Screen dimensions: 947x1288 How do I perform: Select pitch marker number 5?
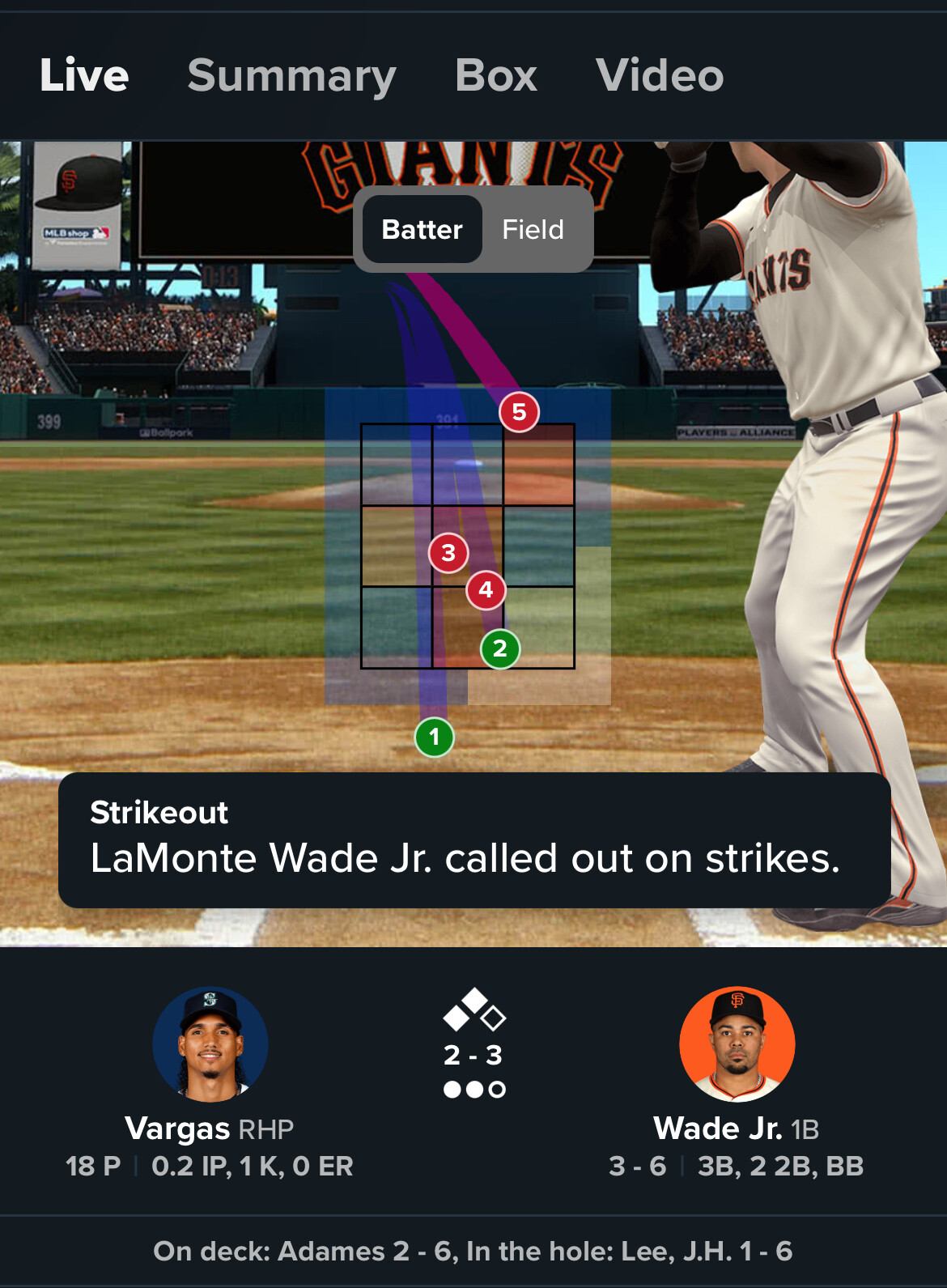coord(519,412)
